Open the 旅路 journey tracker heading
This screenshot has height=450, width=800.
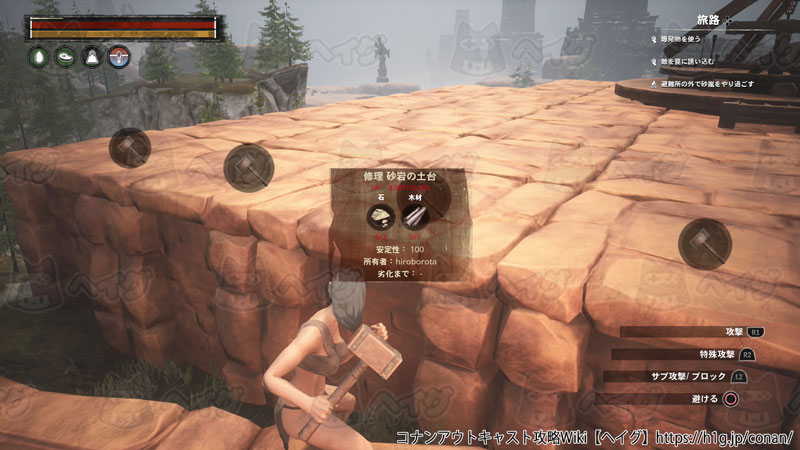pos(710,20)
